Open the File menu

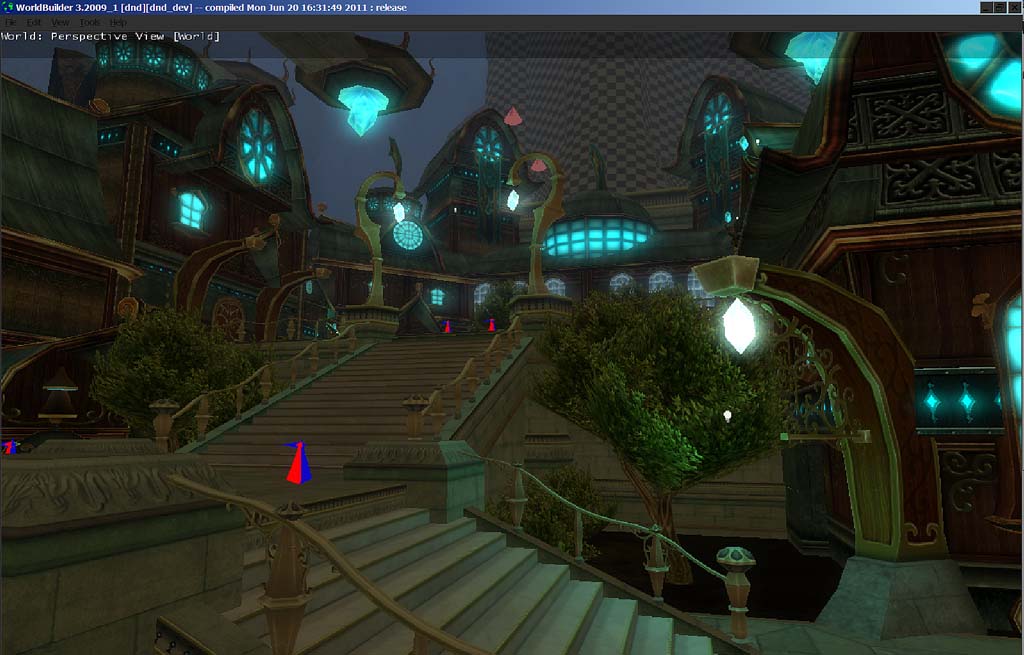9,22
